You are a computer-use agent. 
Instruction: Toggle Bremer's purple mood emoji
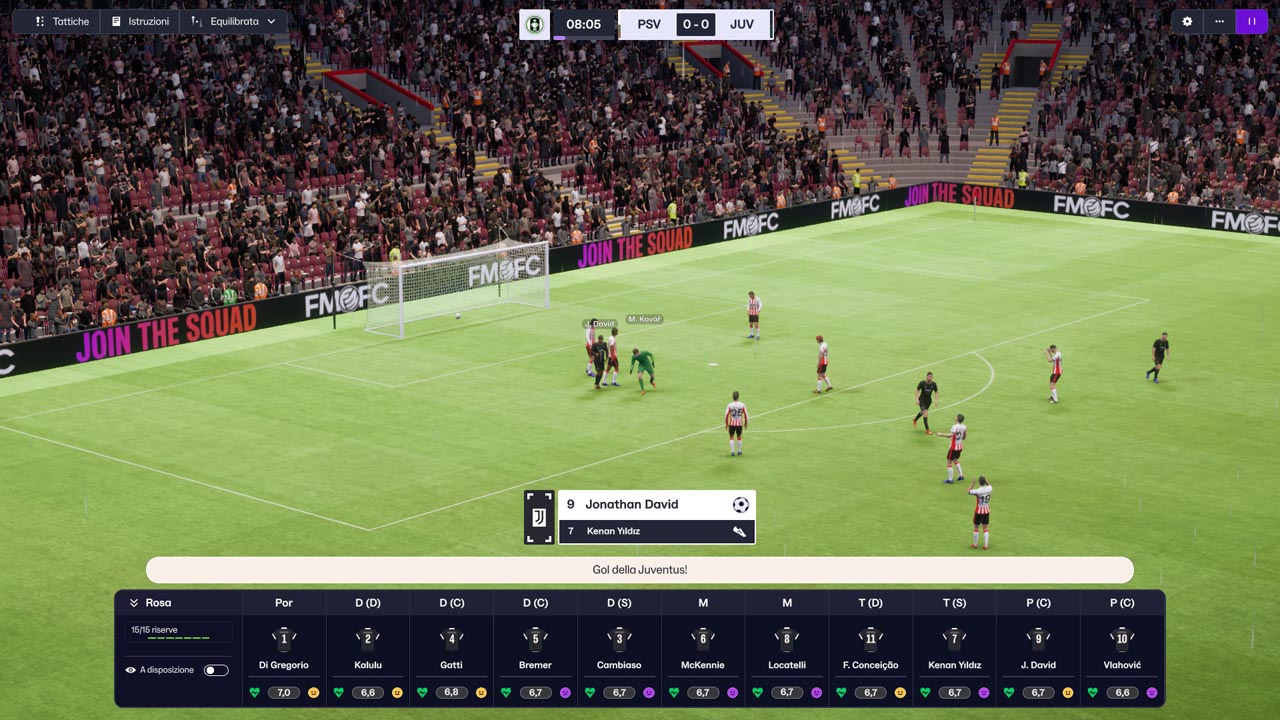565,692
